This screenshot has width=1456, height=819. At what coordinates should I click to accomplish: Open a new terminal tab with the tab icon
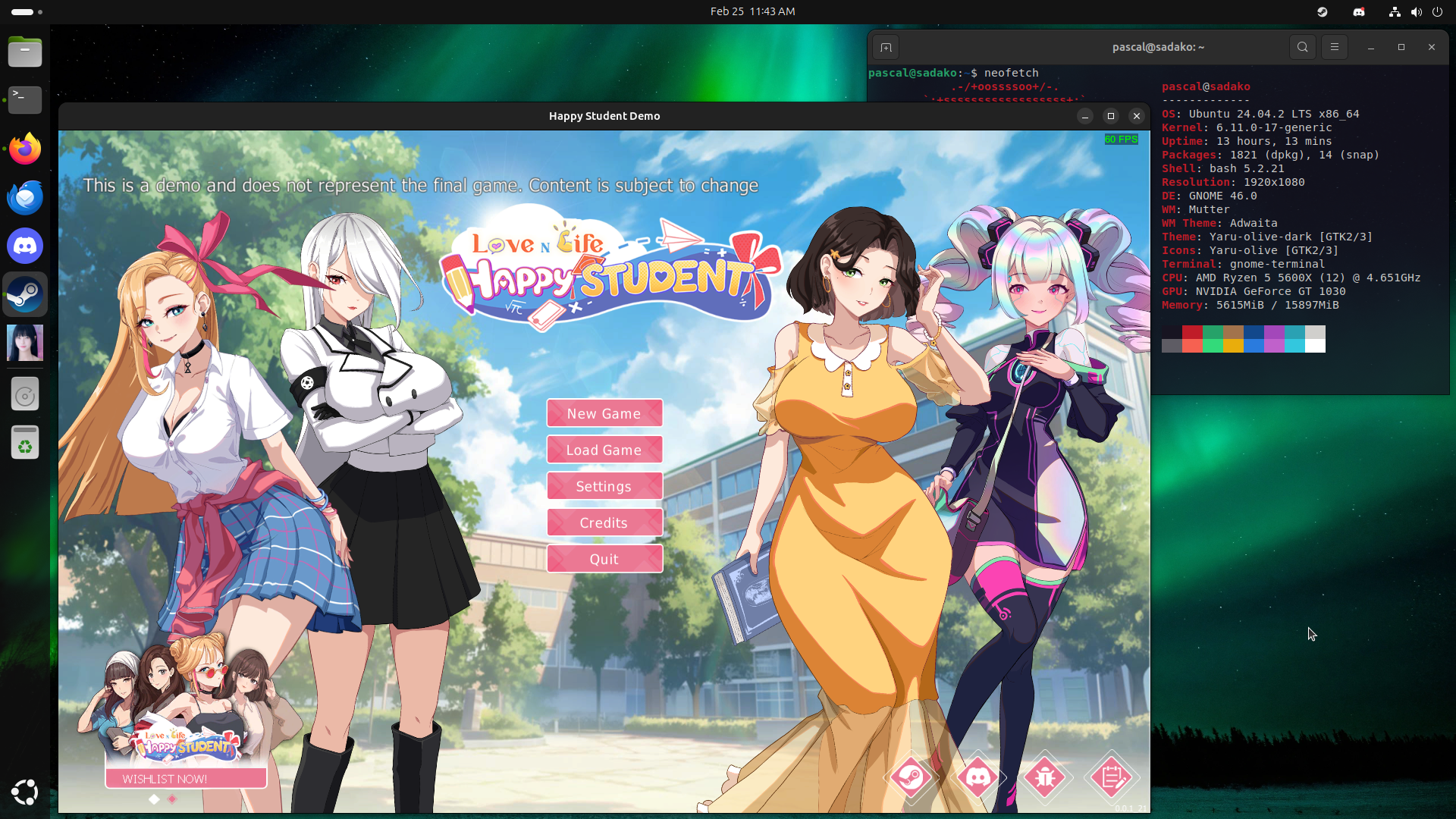tap(886, 46)
